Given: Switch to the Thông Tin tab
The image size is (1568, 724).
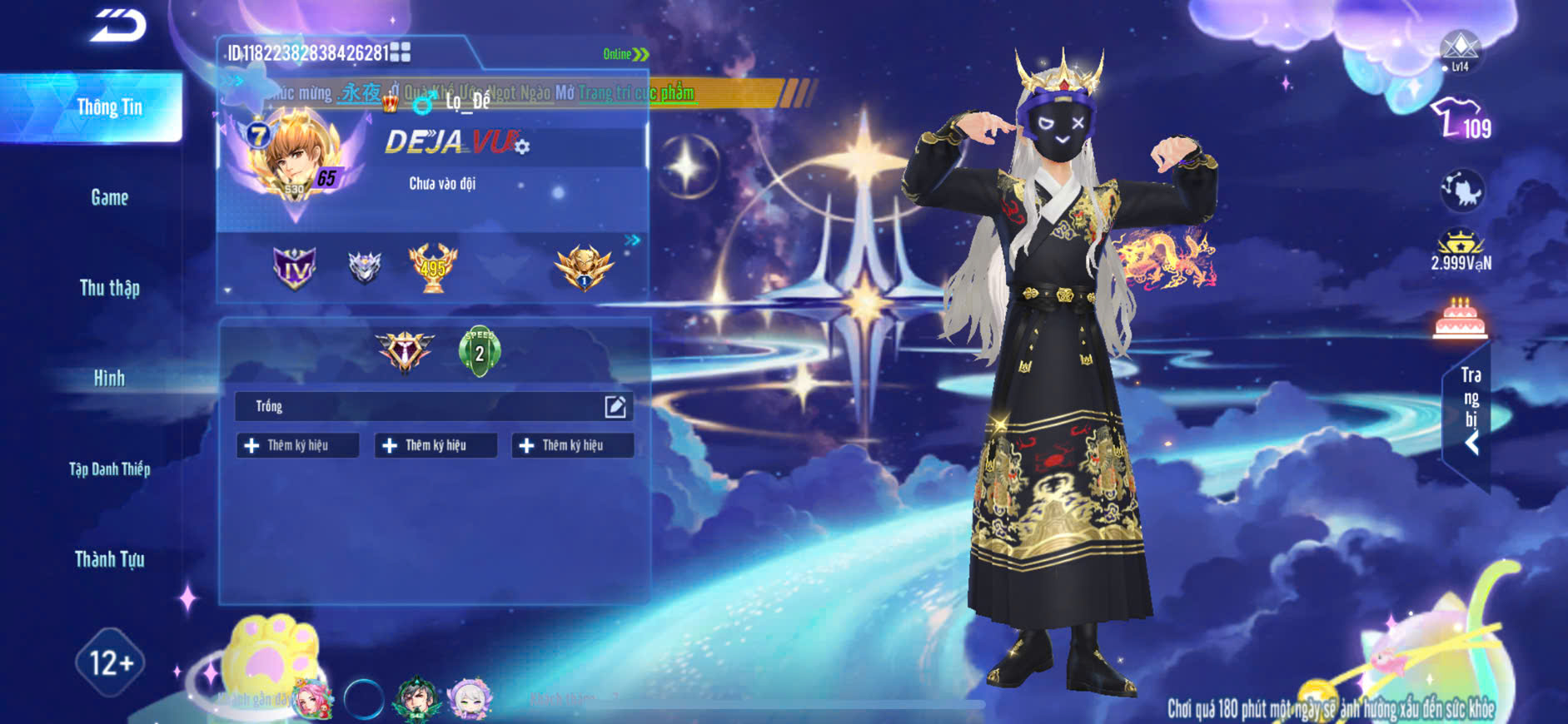Looking at the screenshot, I should pyautogui.click(x=109, y=107).
